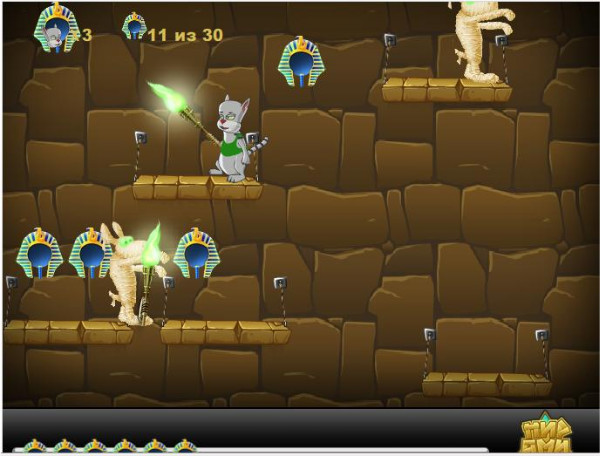600x456 pixels.
Task: Click the golden logo in the bottom bar
Action: pos(550,432)
